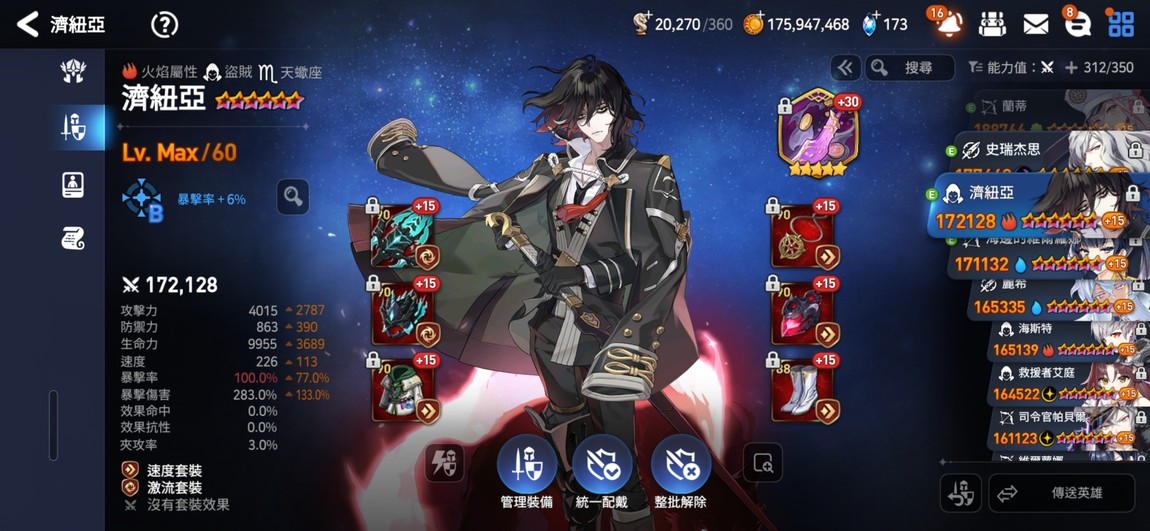Open the +30 artifact slot
The height and width of the screenshot is (531, 1150).
pos(818,135)
